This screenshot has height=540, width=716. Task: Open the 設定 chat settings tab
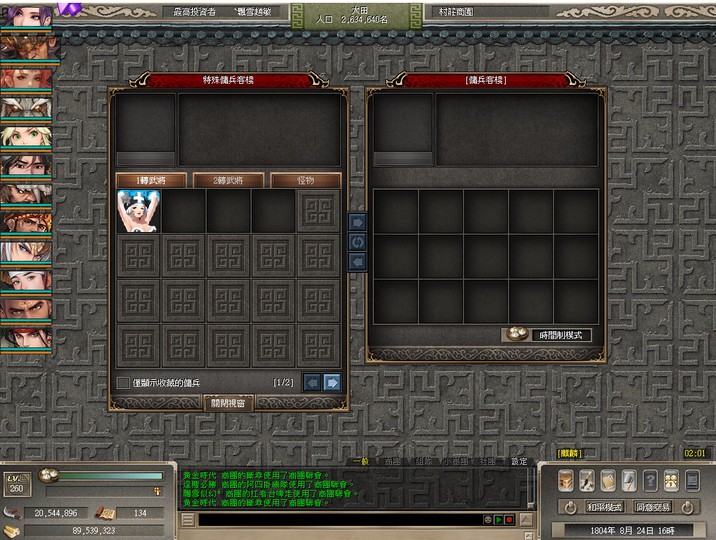(518, 461)
